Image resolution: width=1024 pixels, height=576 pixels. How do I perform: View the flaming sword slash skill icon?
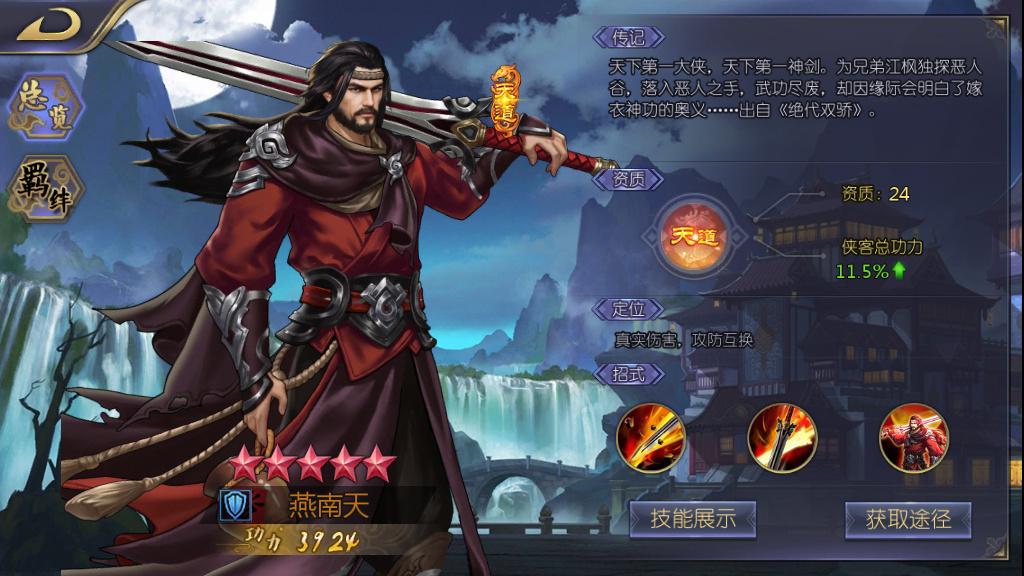pos(782,438)
